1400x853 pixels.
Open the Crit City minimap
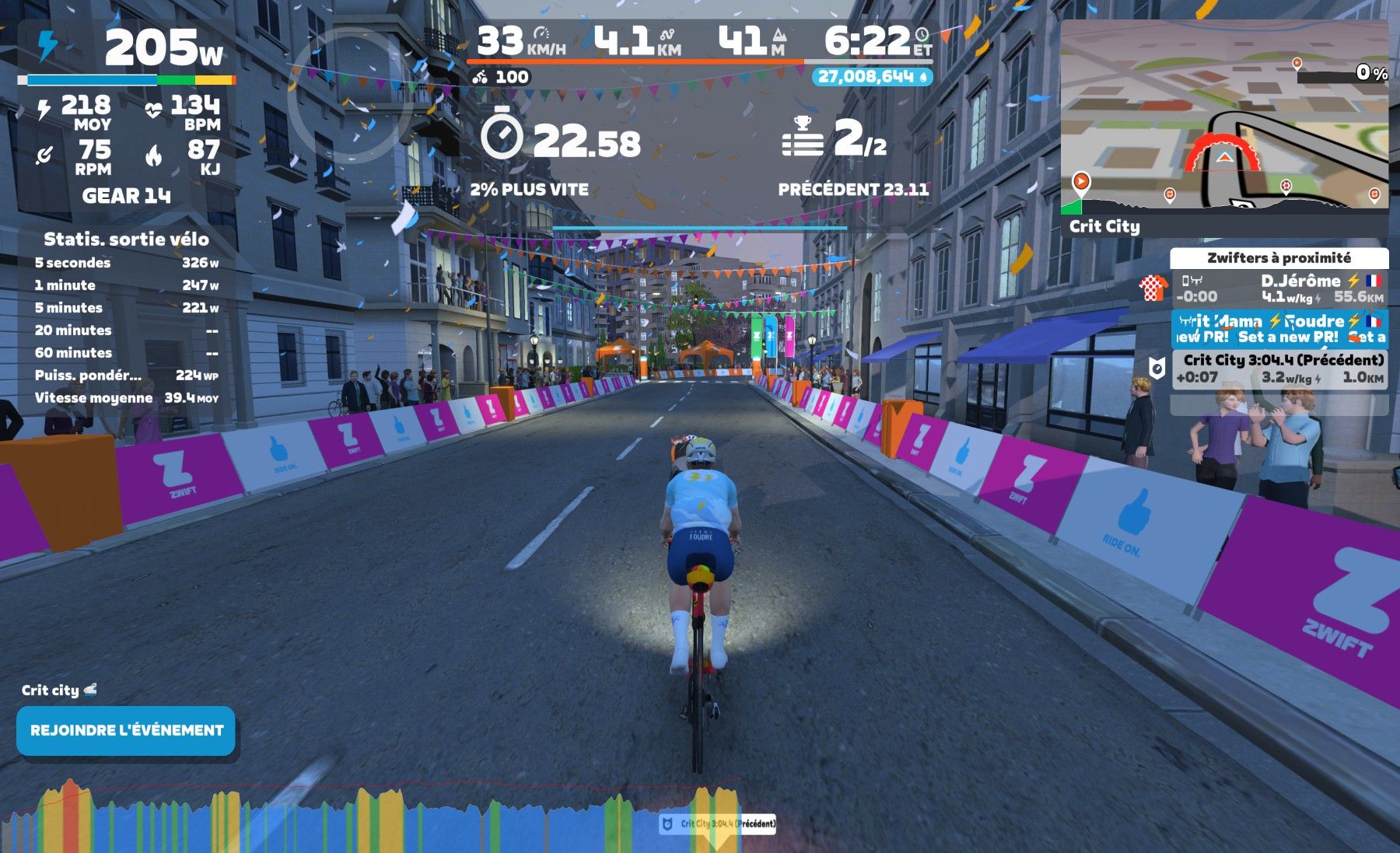pyautogui.click(x=1224, y=117)
